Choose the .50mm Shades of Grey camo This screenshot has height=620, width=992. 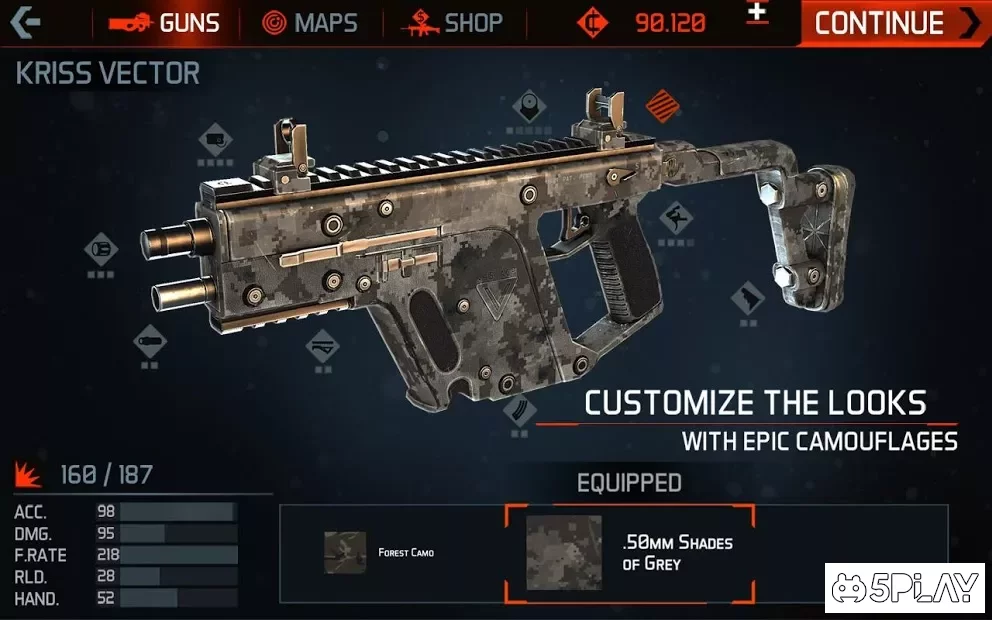(628, 553)
